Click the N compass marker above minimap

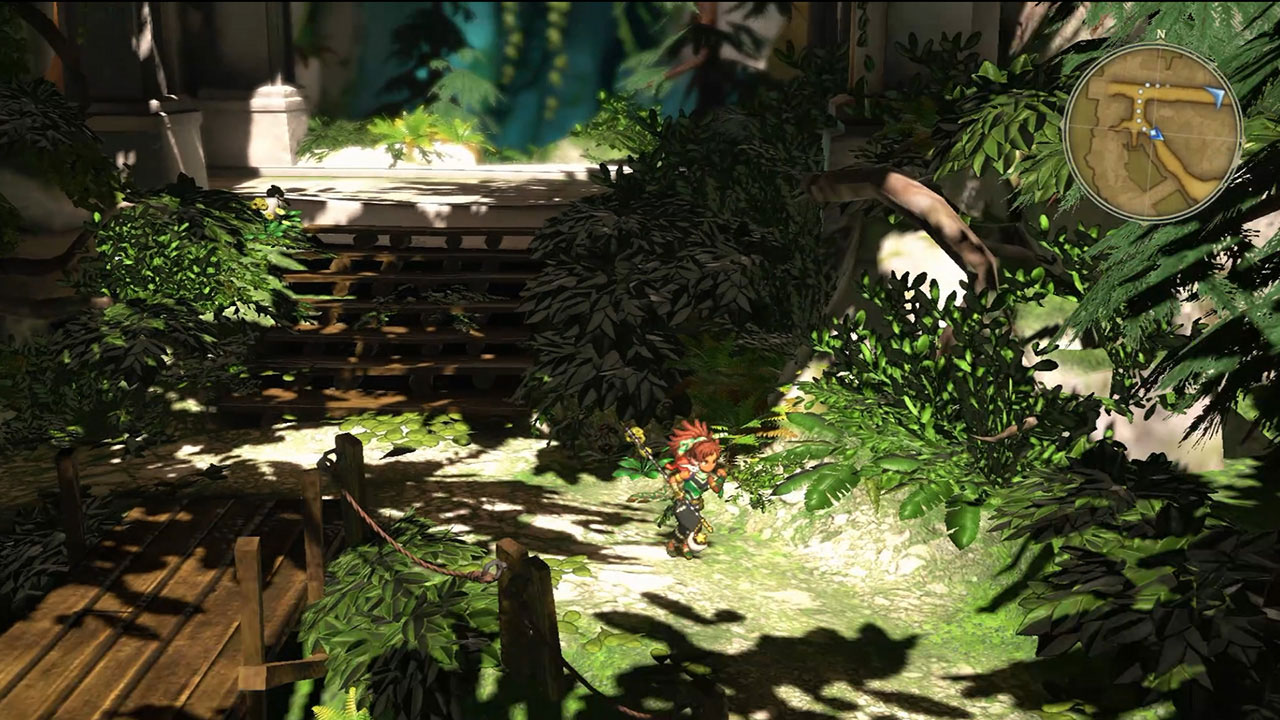[x=1160, y=34]
